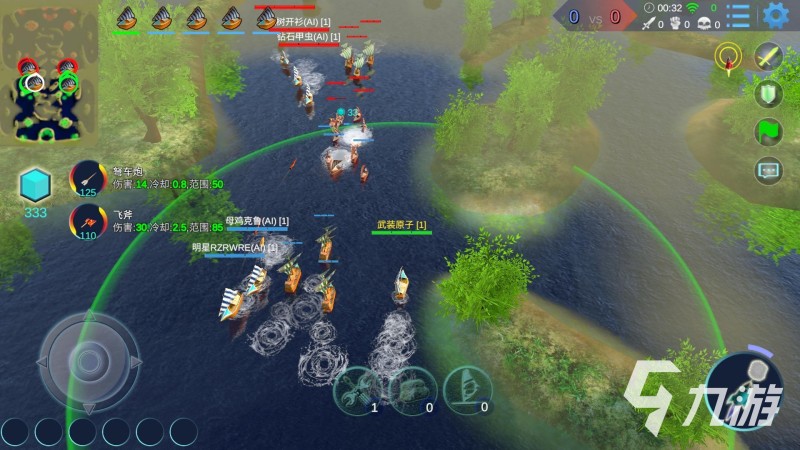Select the ballista weapon costing 125
The image size is (800, 450).
[88, 179]
